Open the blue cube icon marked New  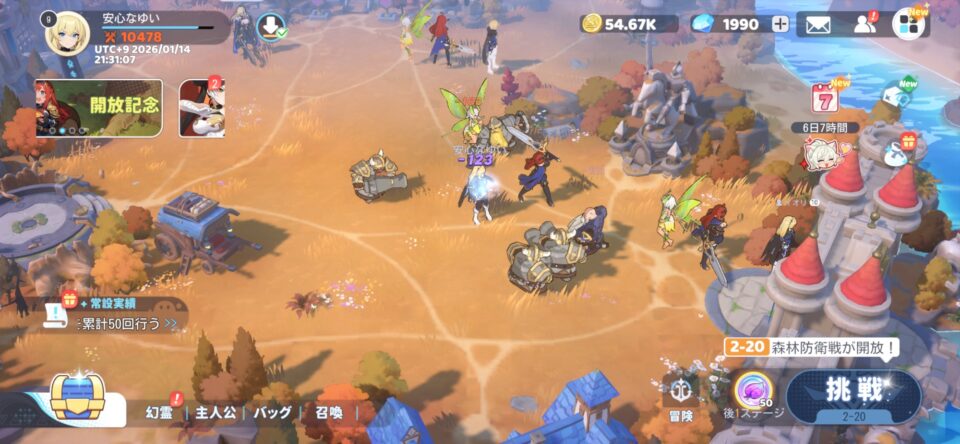tap(896, 96)
